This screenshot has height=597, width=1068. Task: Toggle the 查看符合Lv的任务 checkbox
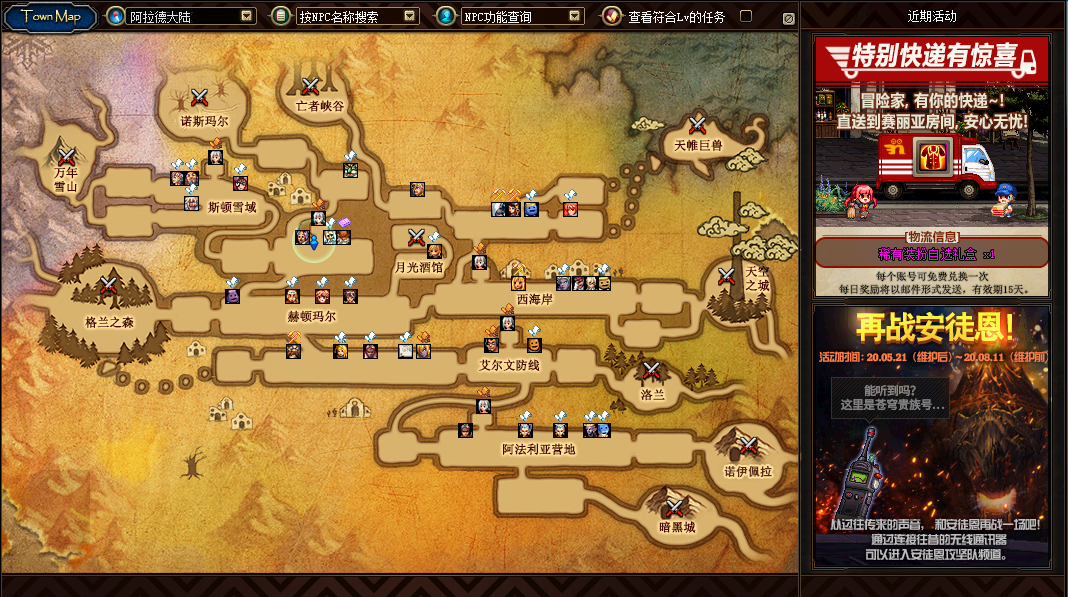point(745,16)
